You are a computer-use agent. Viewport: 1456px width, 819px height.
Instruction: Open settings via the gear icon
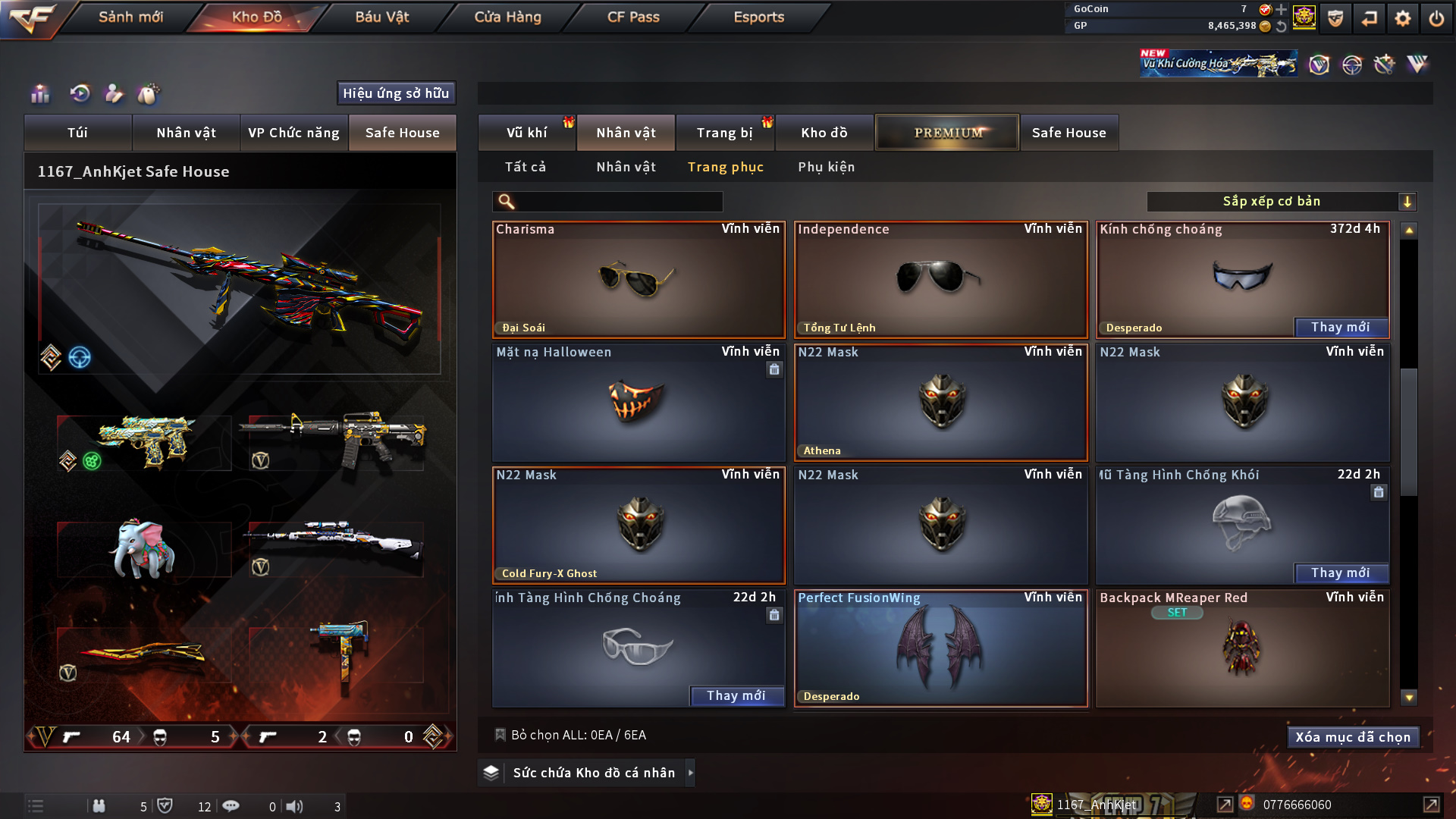pyautogui.click(x=1402, y=18)
